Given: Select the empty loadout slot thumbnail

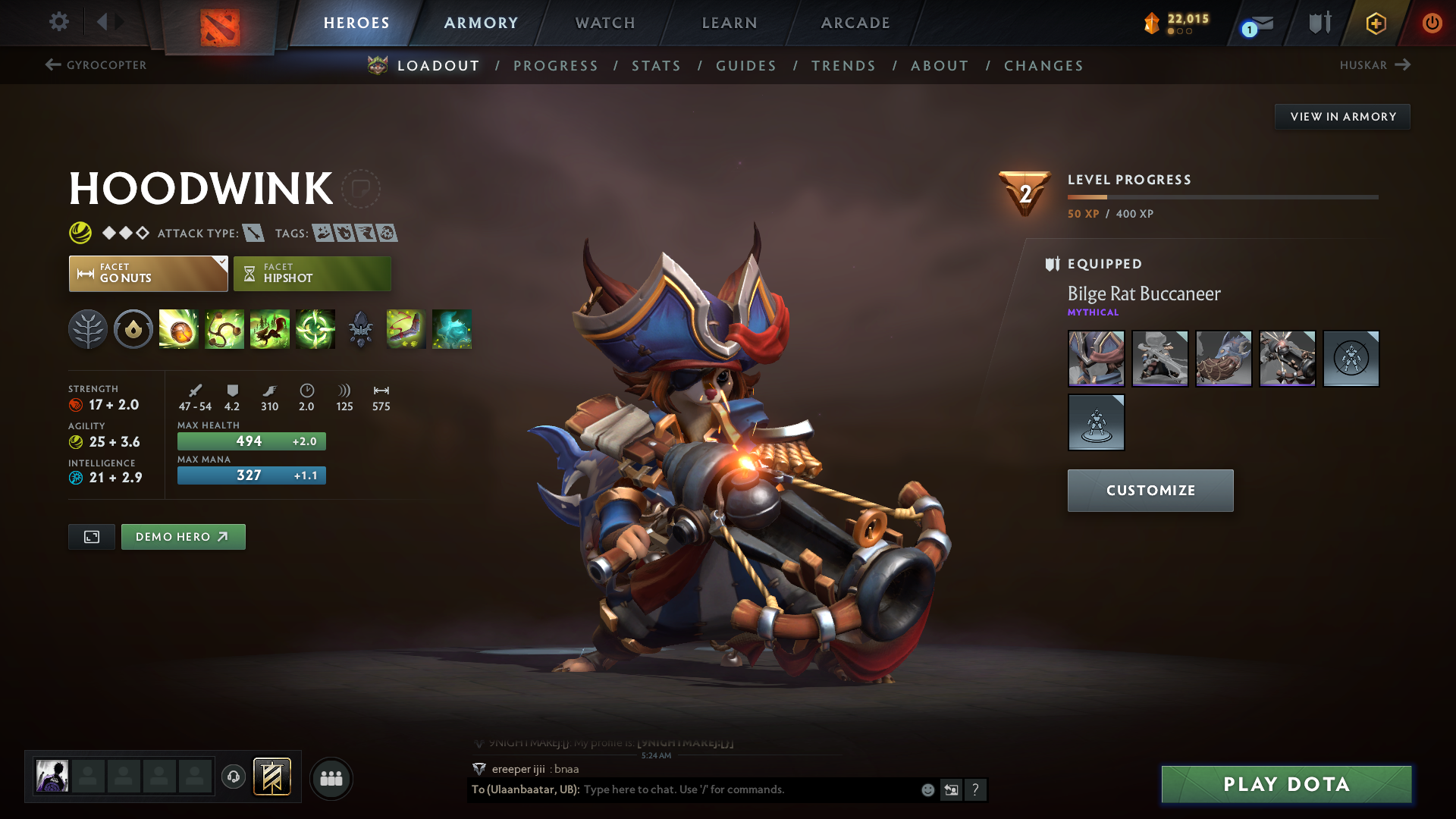Looking at the screenshot, I should [1351, 359].
